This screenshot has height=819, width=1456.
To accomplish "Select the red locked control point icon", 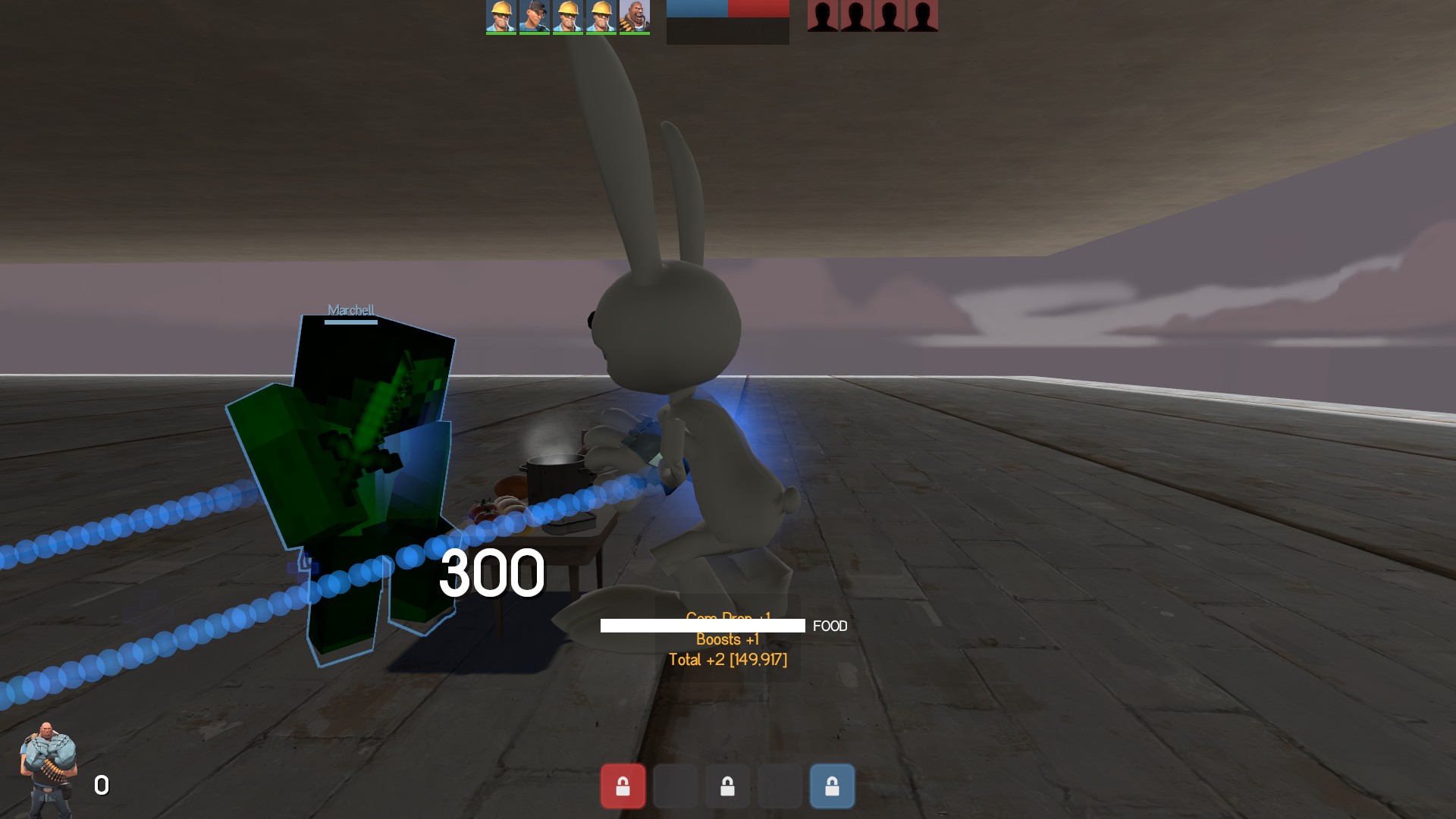I will [623, 786].
